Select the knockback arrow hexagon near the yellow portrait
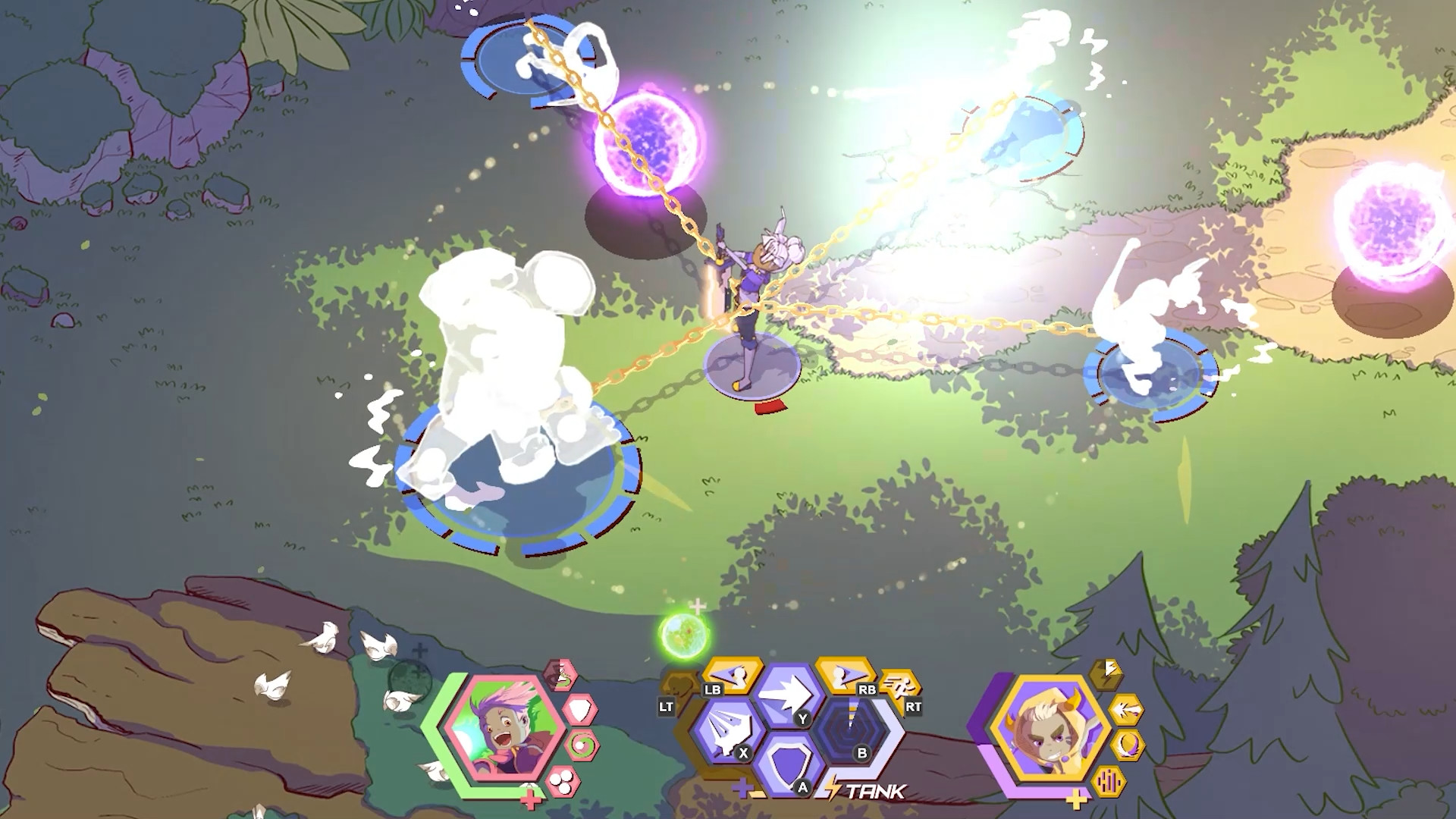 pos(1126,709)
